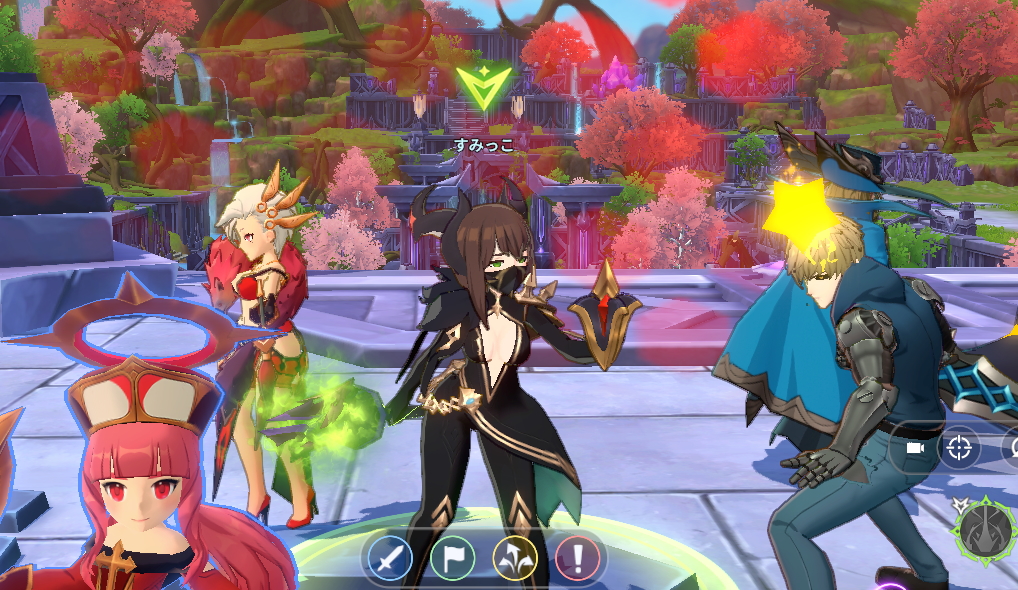Select the green flag command icon
The image size is (1018, 590).
pyautogui.click(x=453, y=557)
